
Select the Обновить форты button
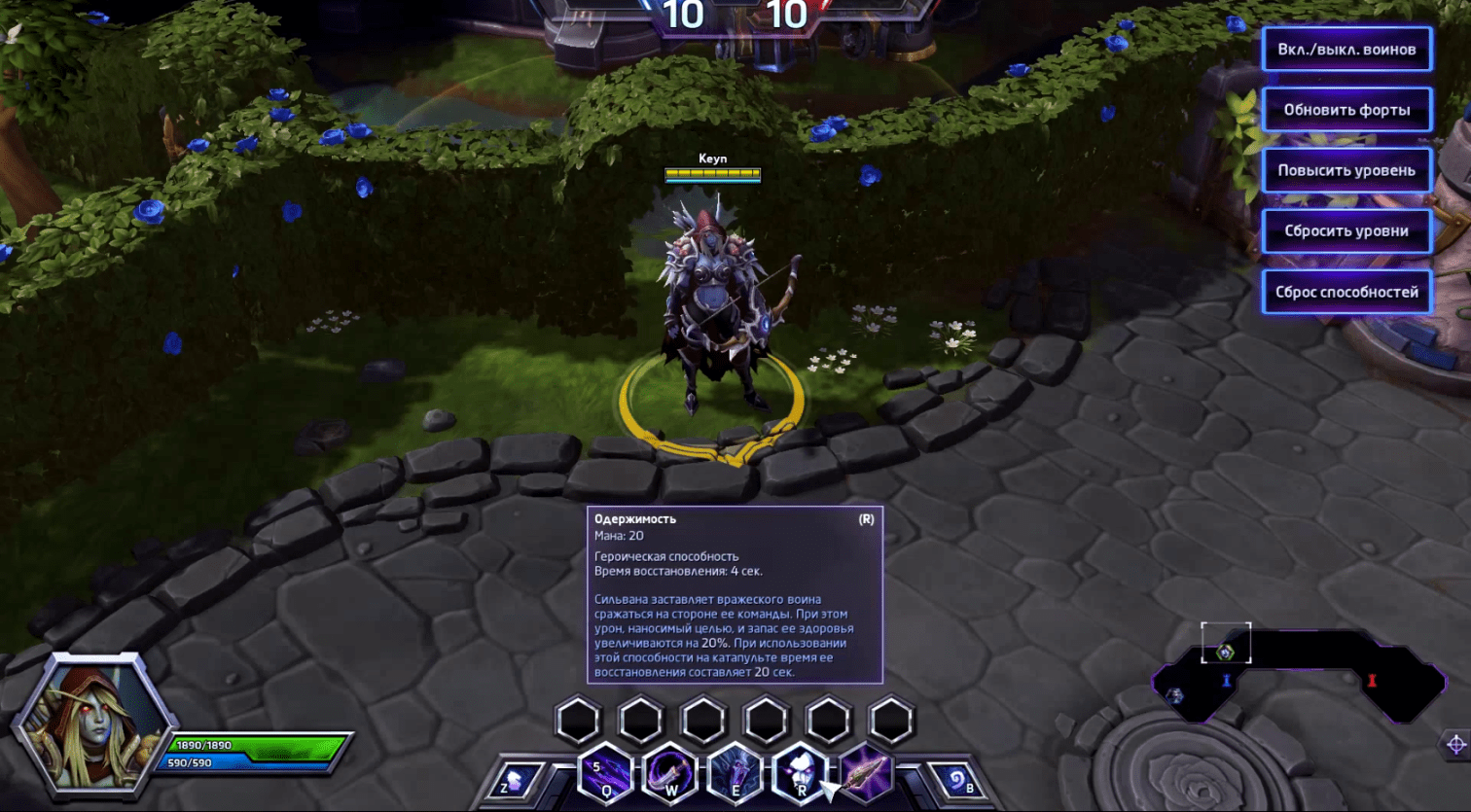[x=1346, y=110]
